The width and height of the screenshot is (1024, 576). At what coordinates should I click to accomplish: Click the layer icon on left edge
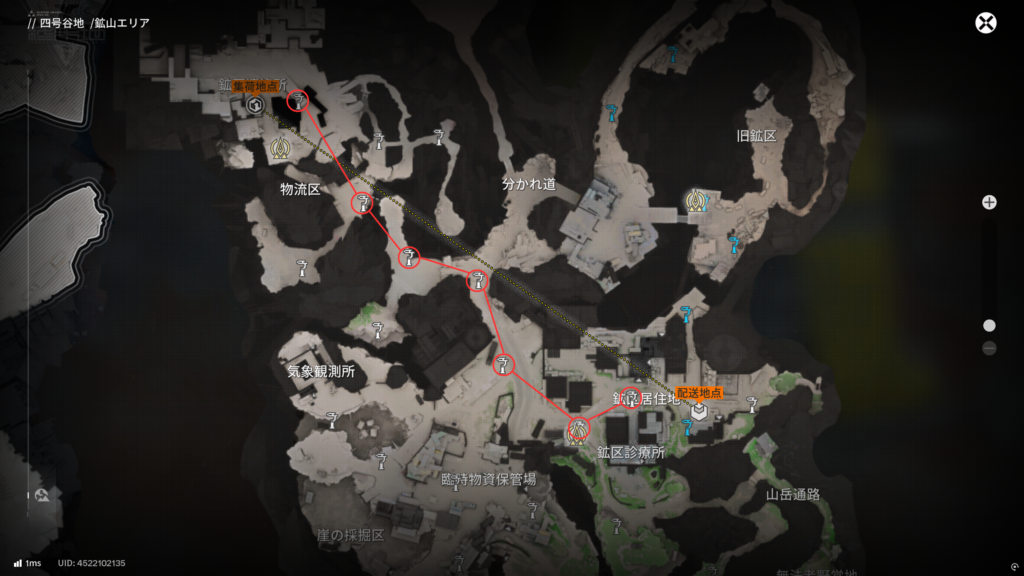[x=42, y=495]
